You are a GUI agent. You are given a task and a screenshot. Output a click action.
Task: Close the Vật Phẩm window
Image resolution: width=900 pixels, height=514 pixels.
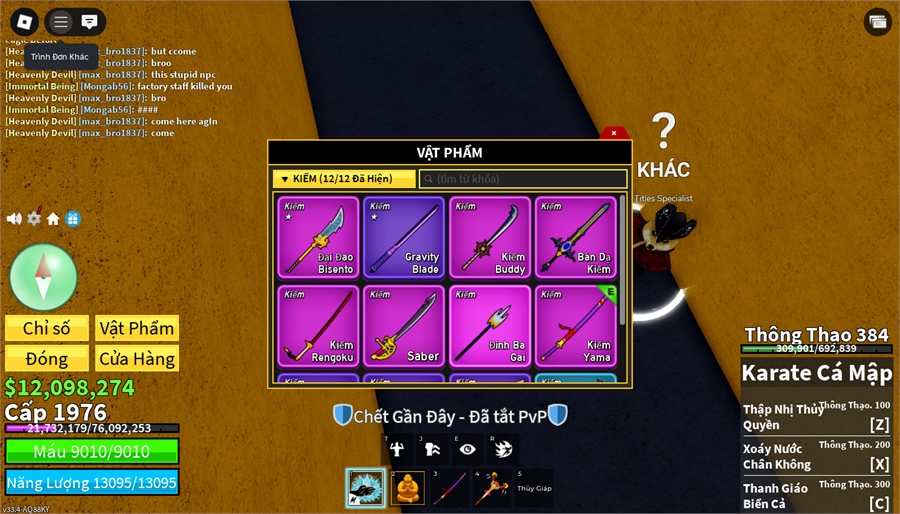[x=614, y=133]
